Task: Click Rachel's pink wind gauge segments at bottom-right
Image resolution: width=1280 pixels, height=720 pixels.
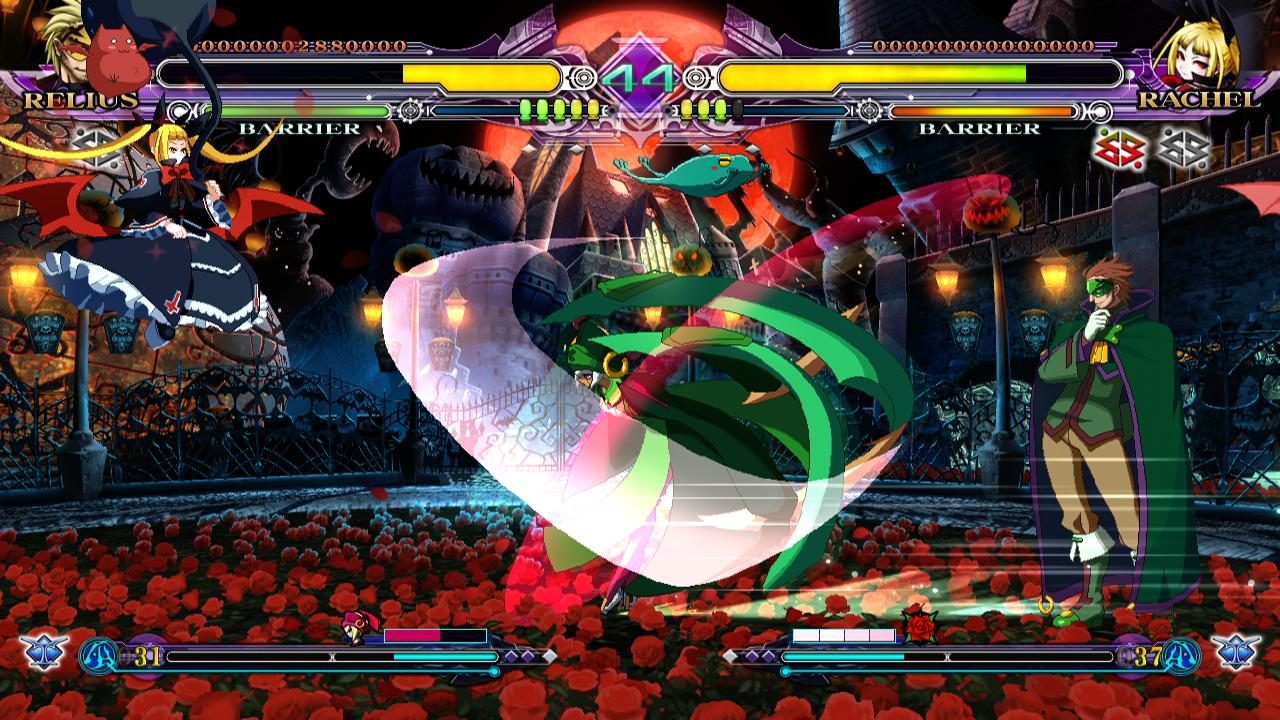Action: click(x=845, y=634)
